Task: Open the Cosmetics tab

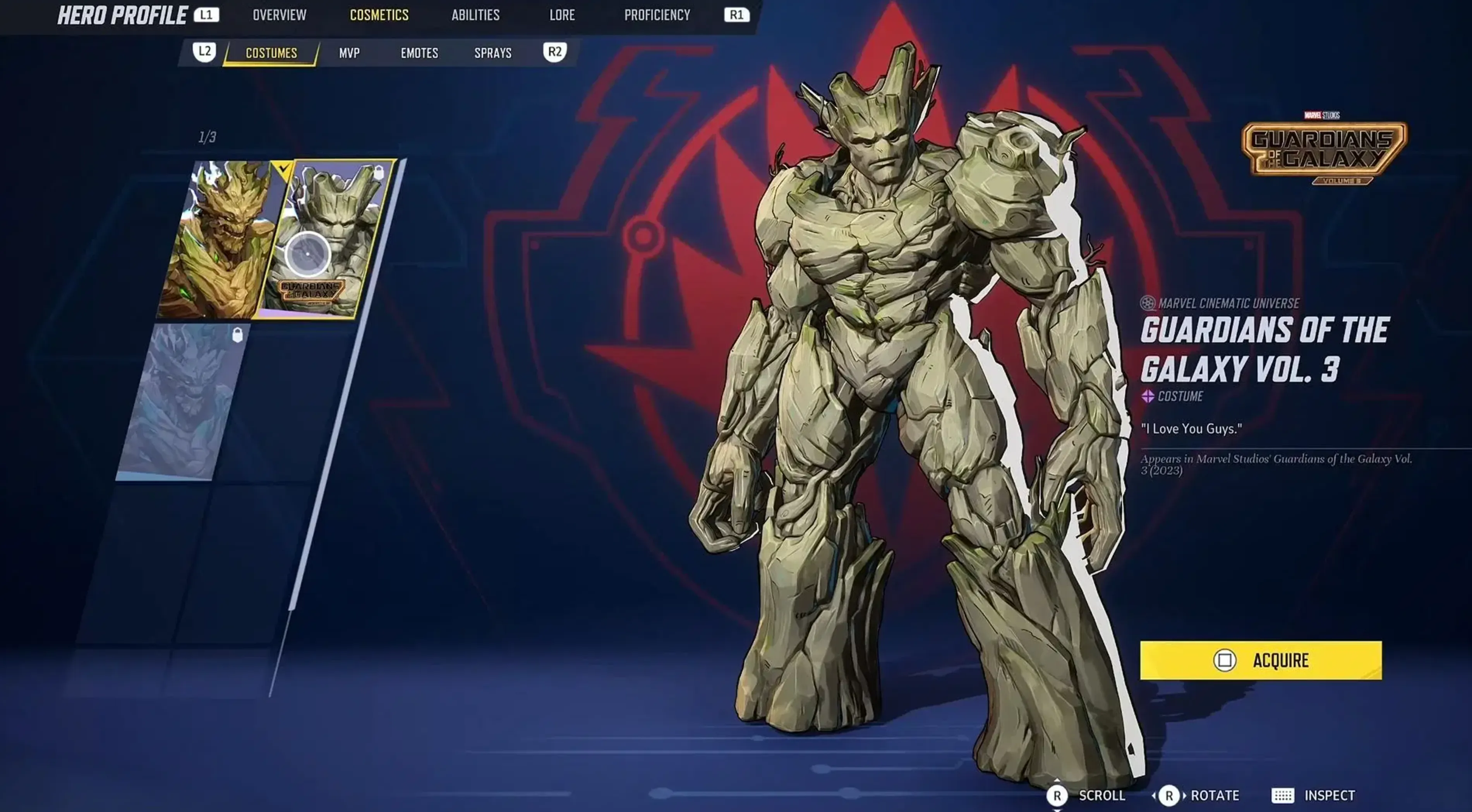Action: point(380,15)
